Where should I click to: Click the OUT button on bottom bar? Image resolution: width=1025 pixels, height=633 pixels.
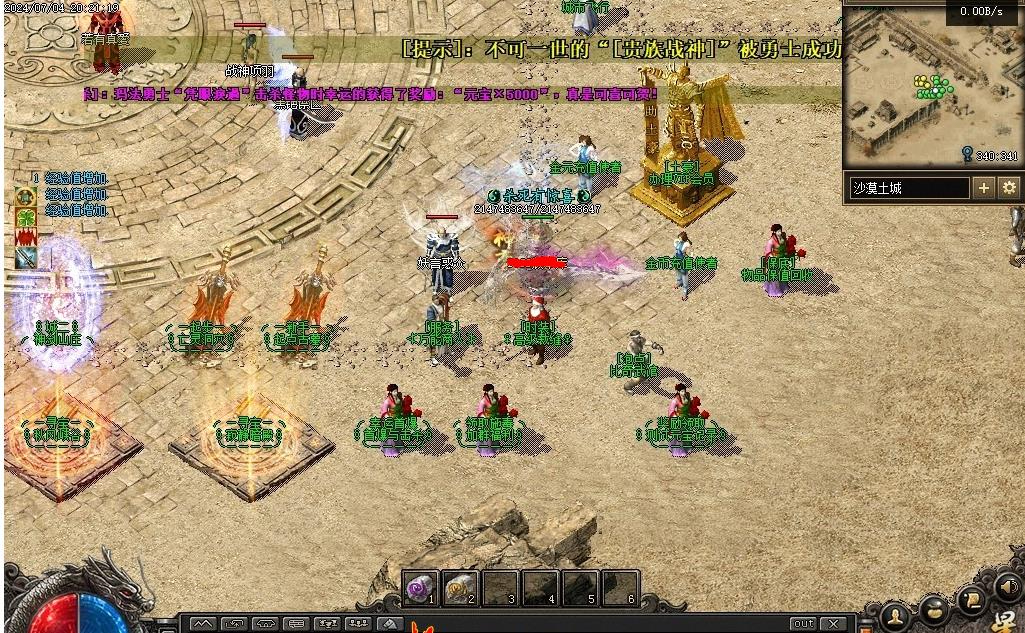click(803, 624)
